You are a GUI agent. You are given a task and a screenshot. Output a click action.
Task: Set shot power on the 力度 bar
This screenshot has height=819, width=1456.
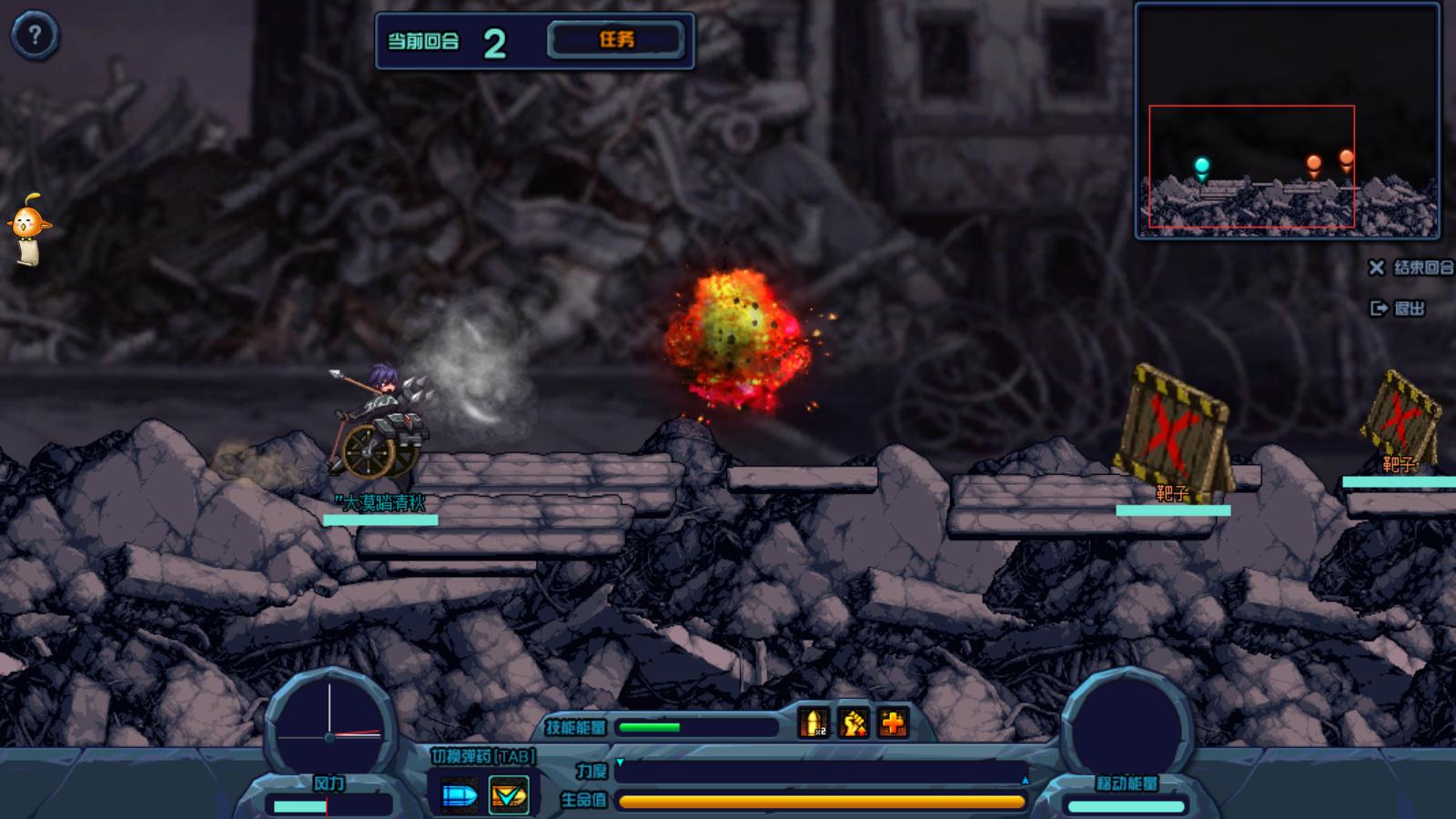822,772
